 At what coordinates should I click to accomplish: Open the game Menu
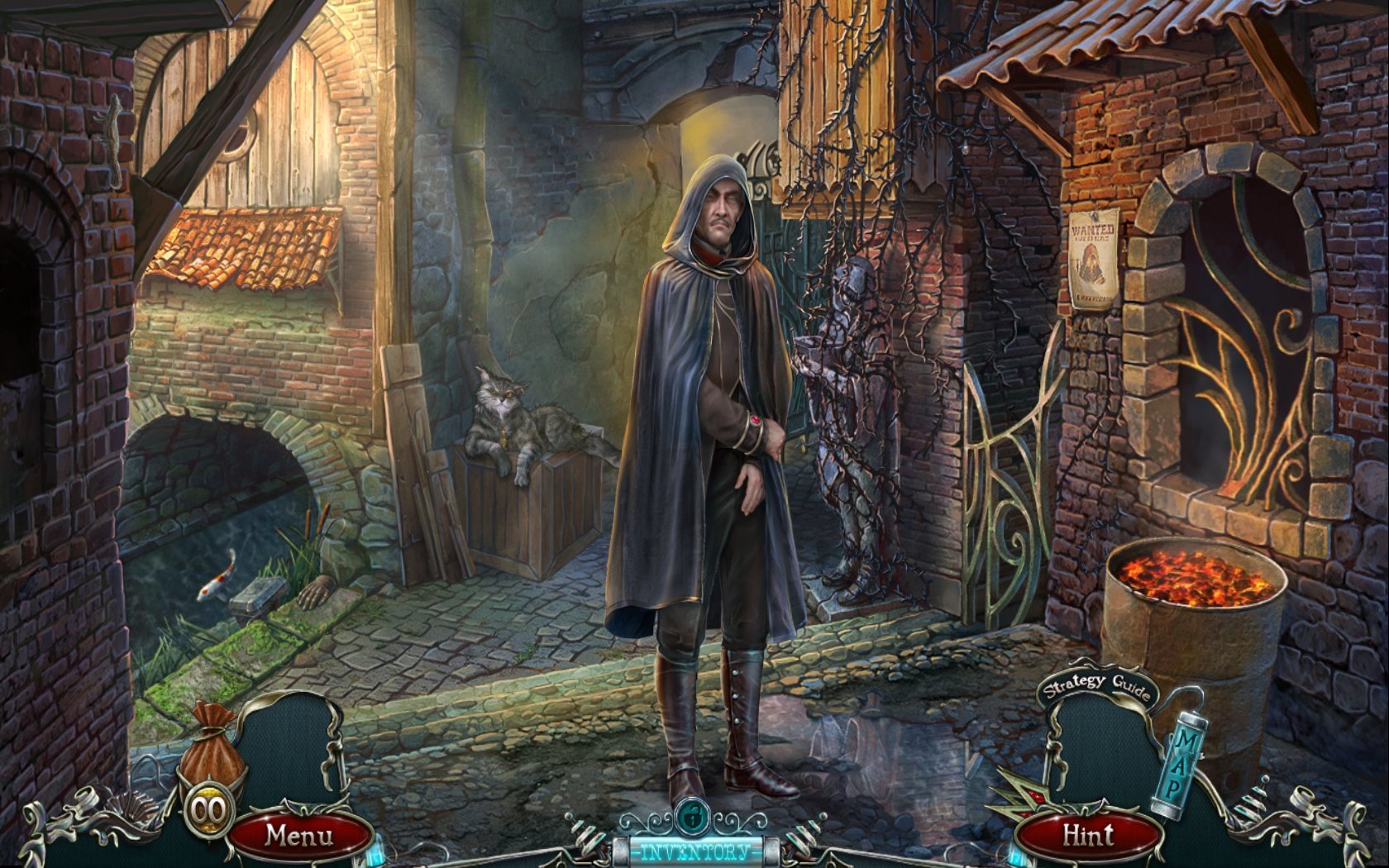(x=299, y=835)
